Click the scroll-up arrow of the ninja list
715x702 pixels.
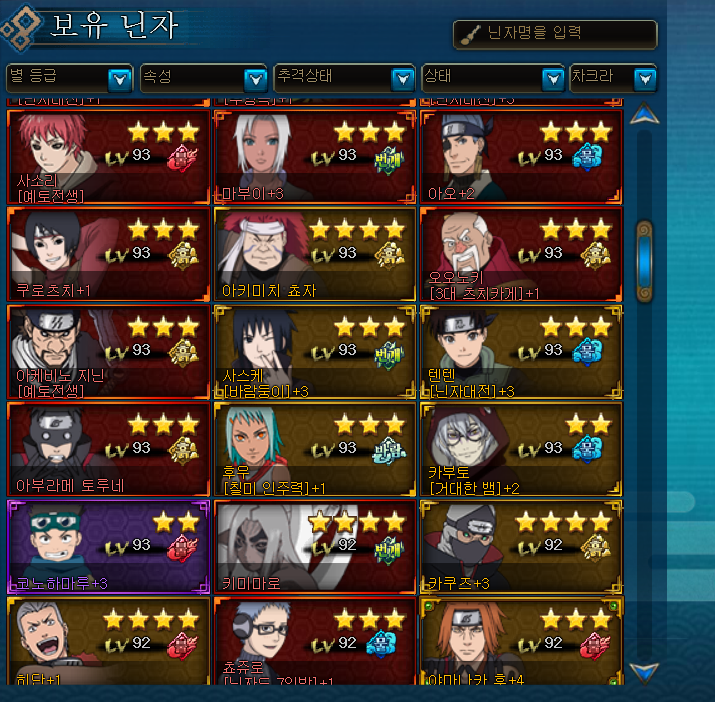[645, 113]
